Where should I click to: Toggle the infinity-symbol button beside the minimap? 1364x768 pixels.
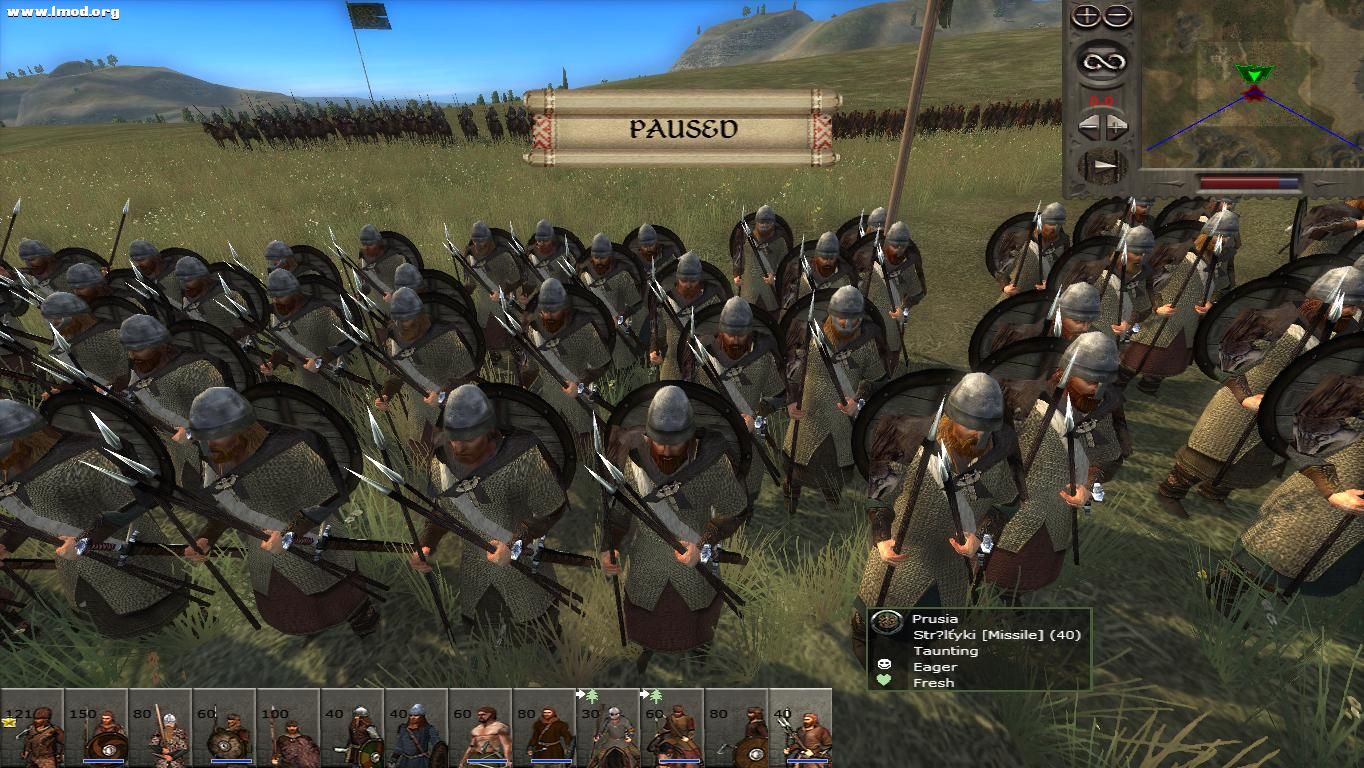point(1101,62)
